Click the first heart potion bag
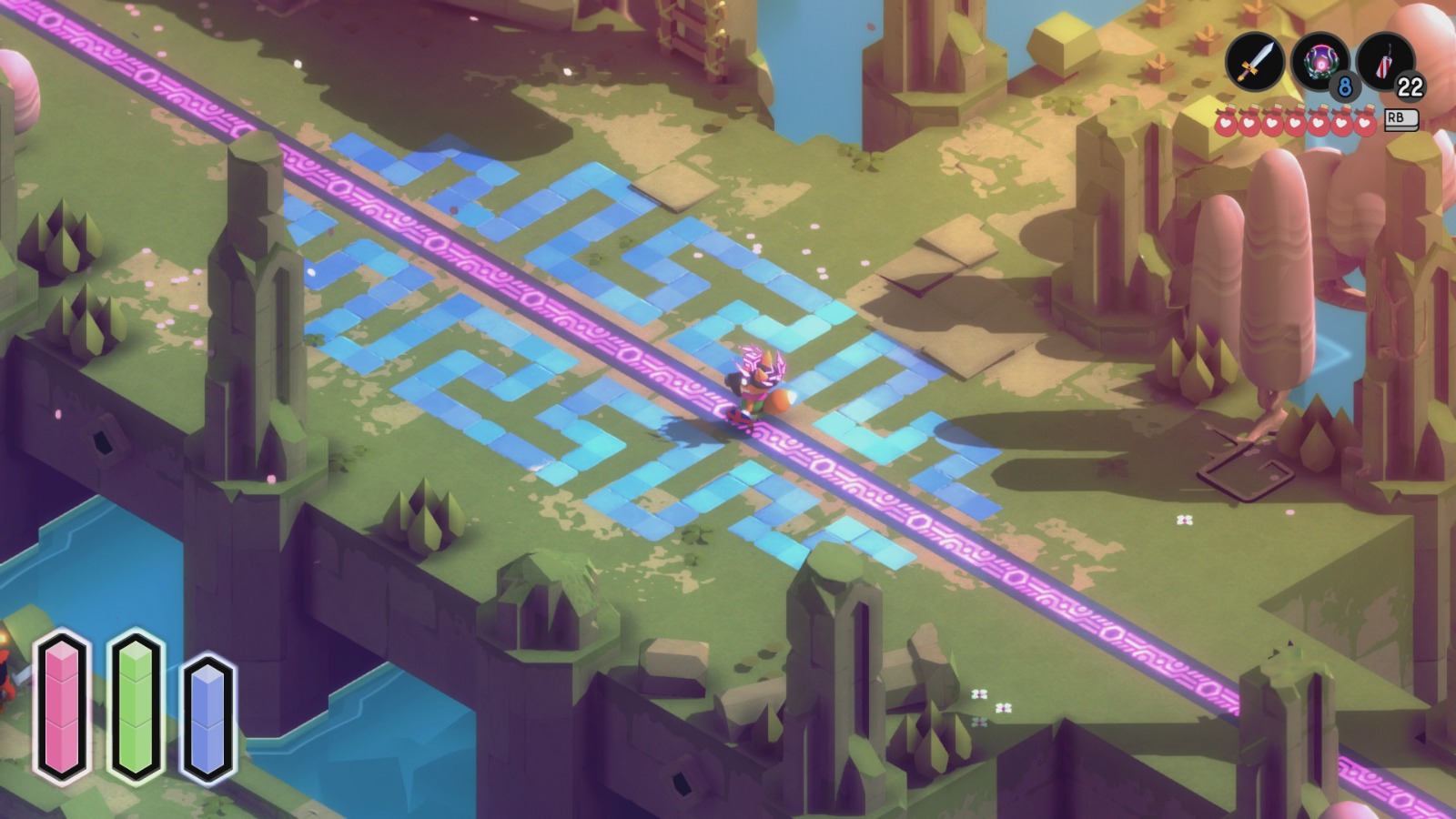Image resolution: width=1456 pixels, height=819 pixels. click(1225, 122)
